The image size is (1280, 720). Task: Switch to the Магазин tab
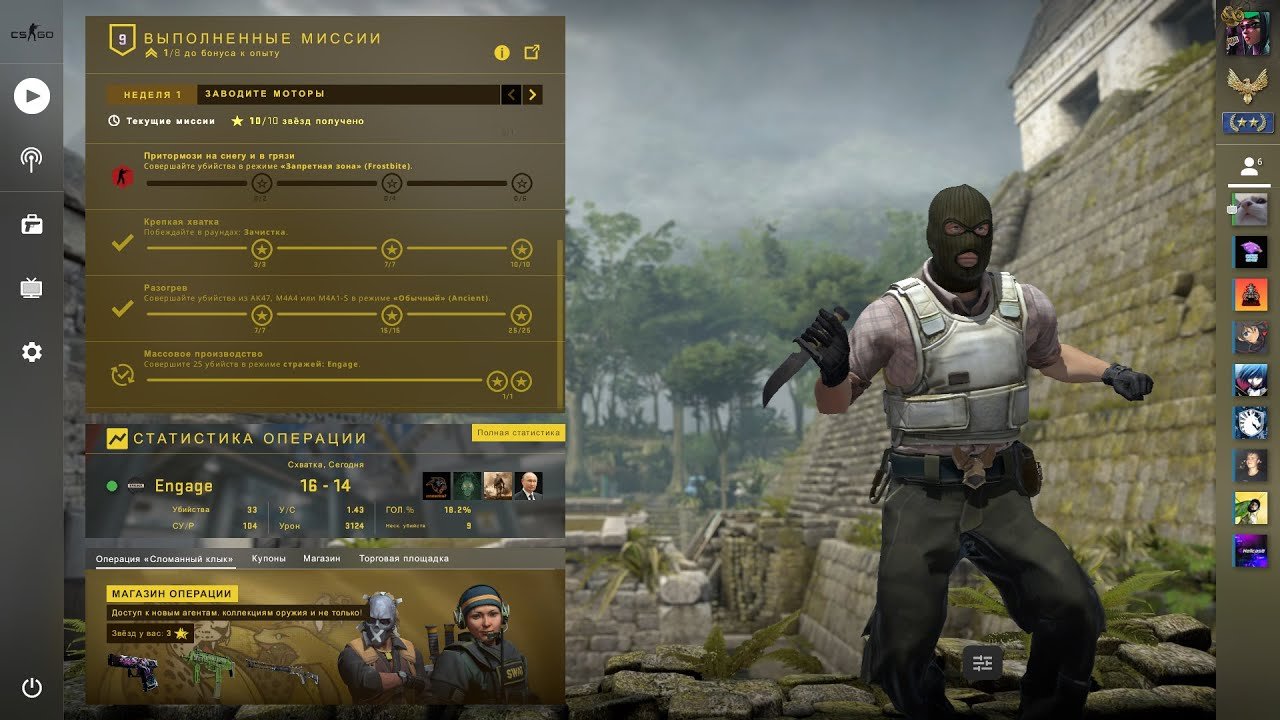(322, 558)
